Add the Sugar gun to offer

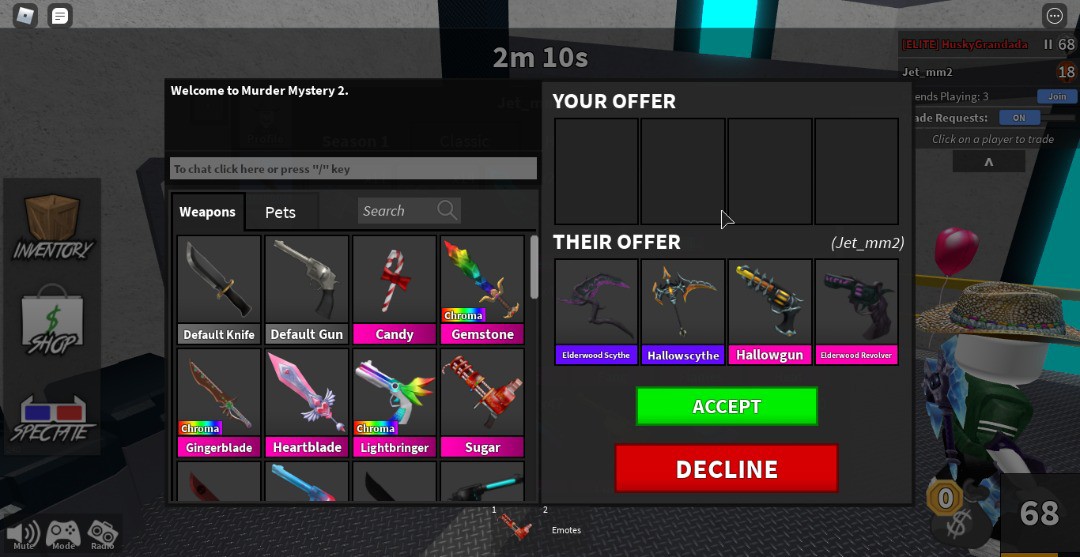pos(482,402)
